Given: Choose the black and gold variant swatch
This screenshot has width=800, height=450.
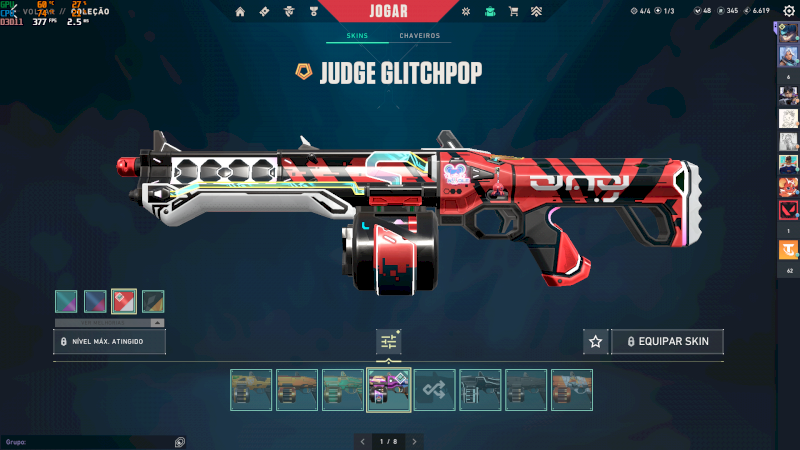Looking at the screenshot, I should tap(153, 301).
